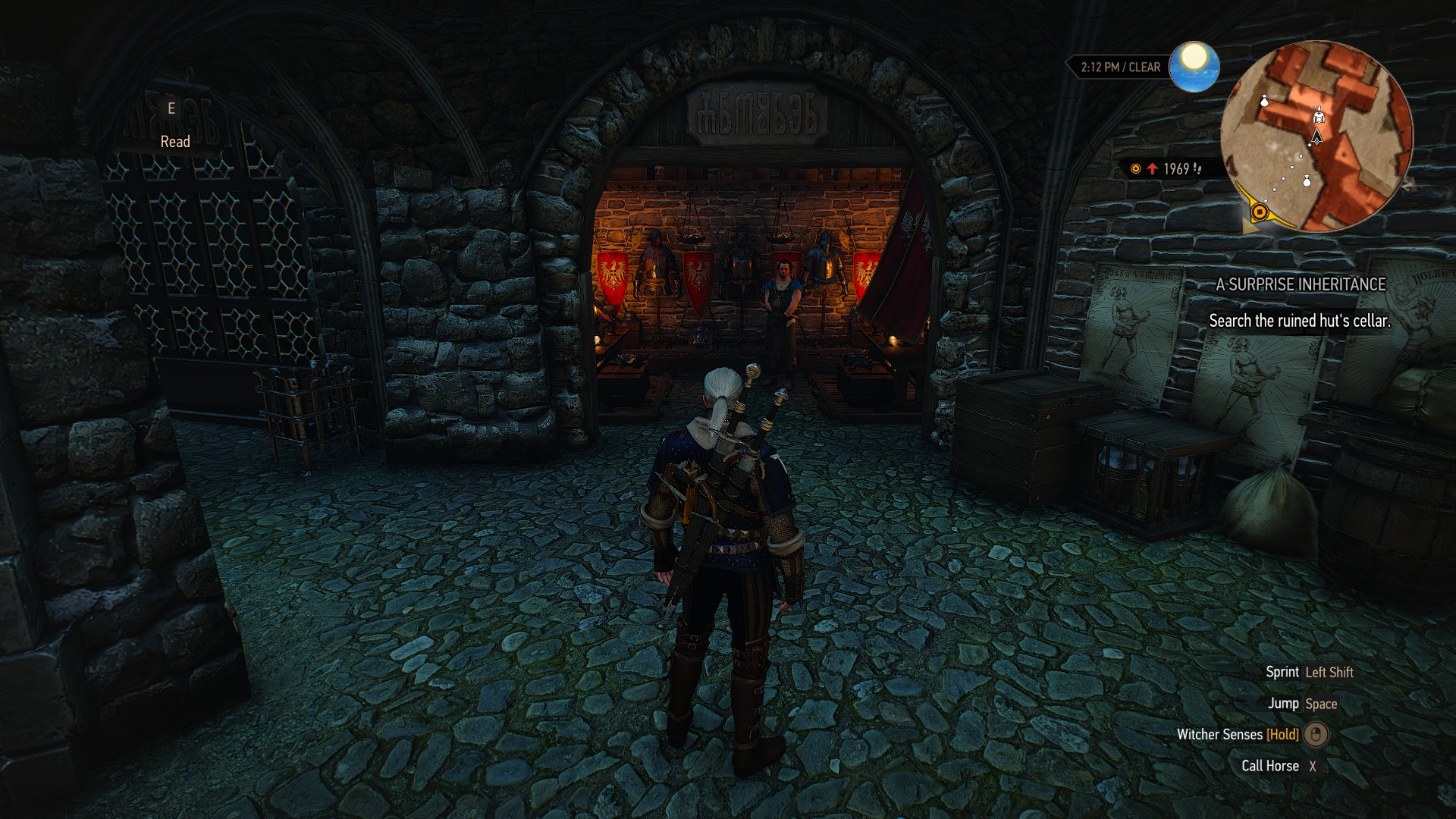Click the sun weather icon
The image size is (1456, 819).
coord(1194,67)
